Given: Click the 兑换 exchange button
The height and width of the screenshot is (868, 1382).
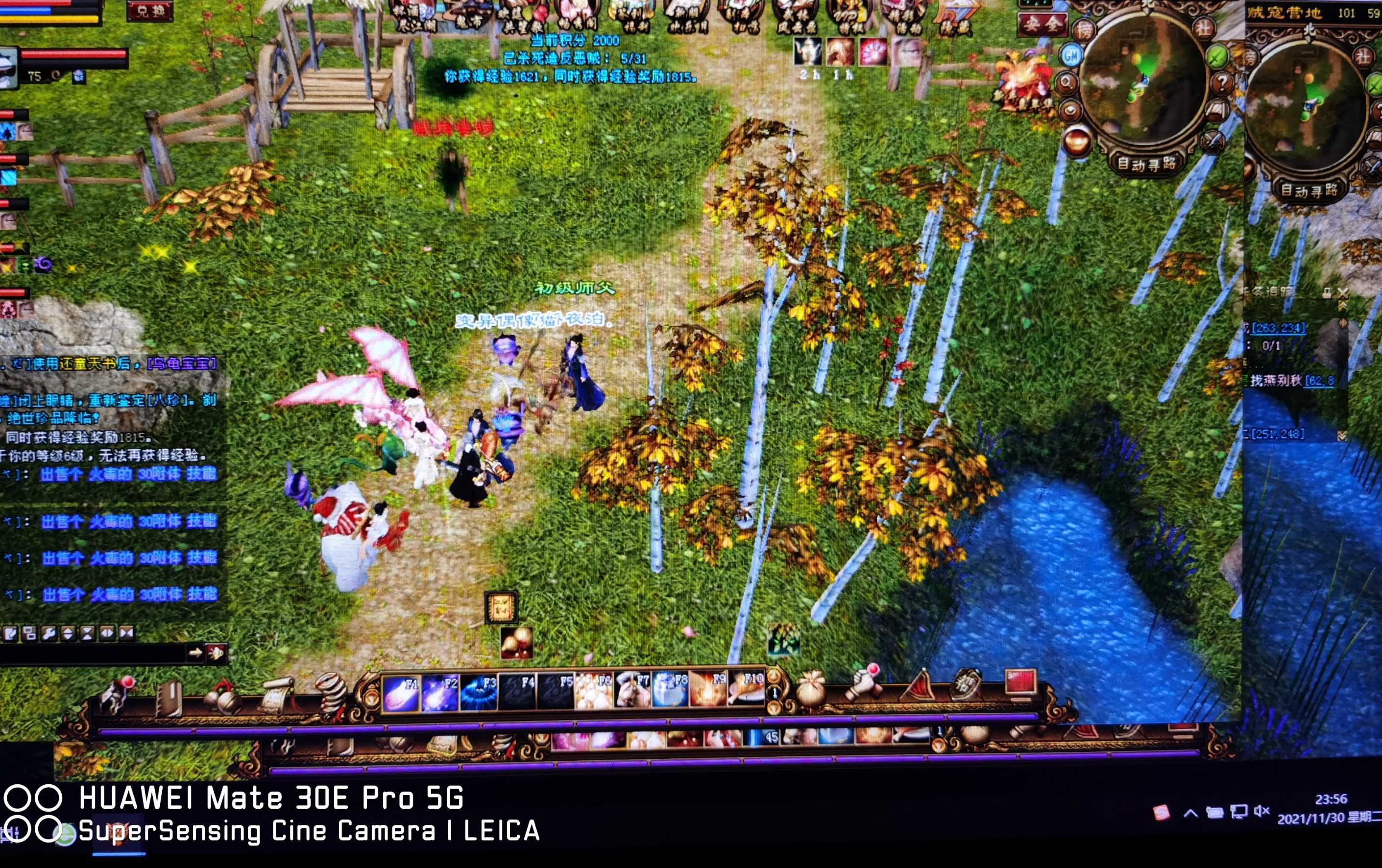Looking at the screenshot, I should [150, 11].
